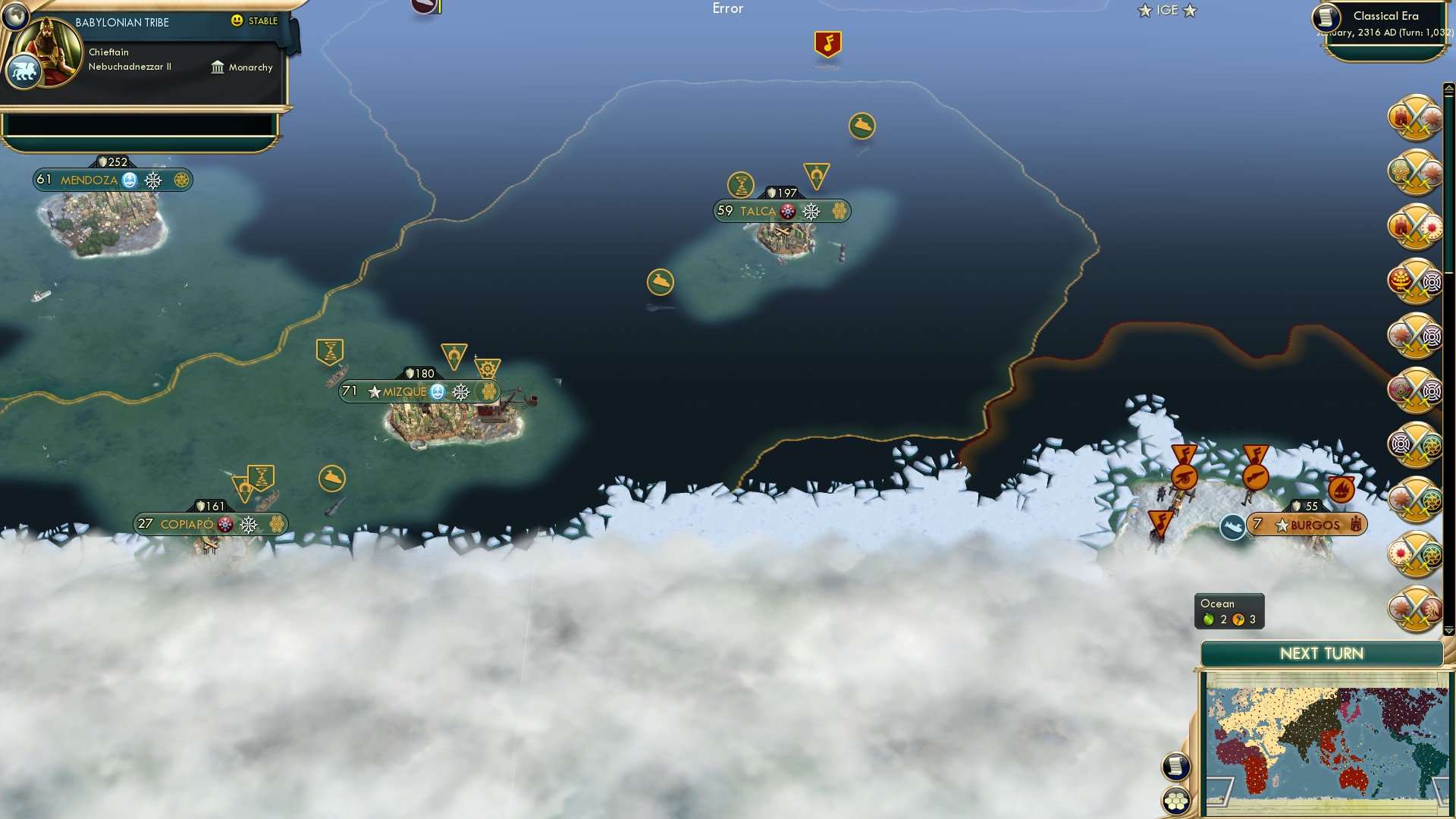Select the globe icon above the leader portrait
Viewport: 1456px width, 819px height.
(14, 15)
